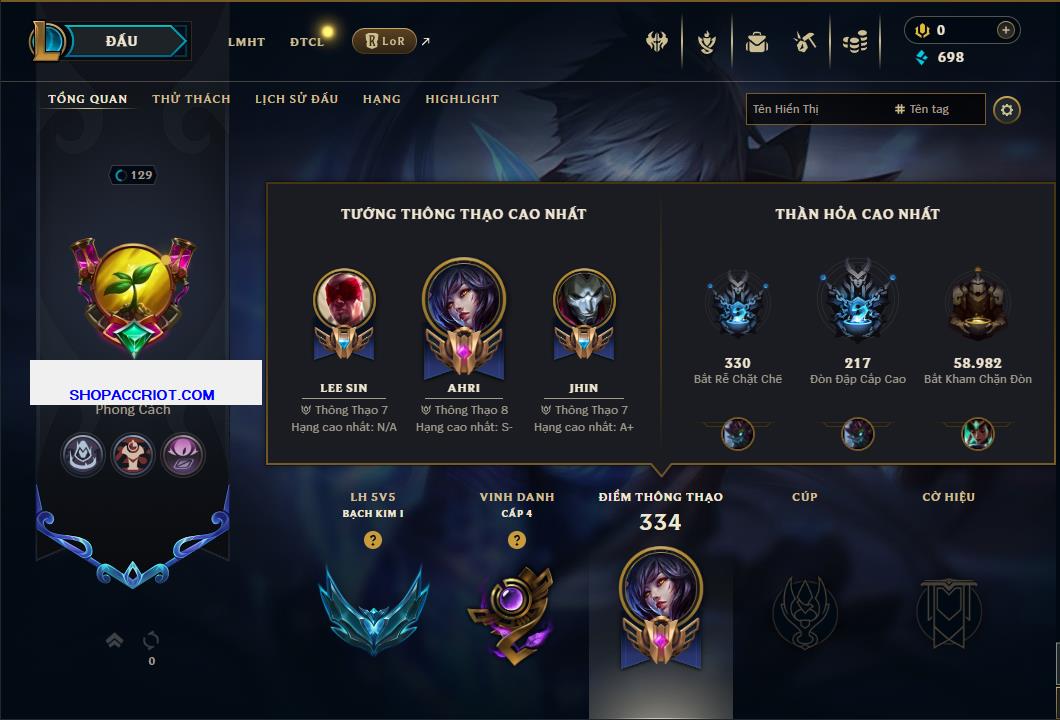
Task: Click the Bạch Kim I rank emblem
Action: point(373,607)
